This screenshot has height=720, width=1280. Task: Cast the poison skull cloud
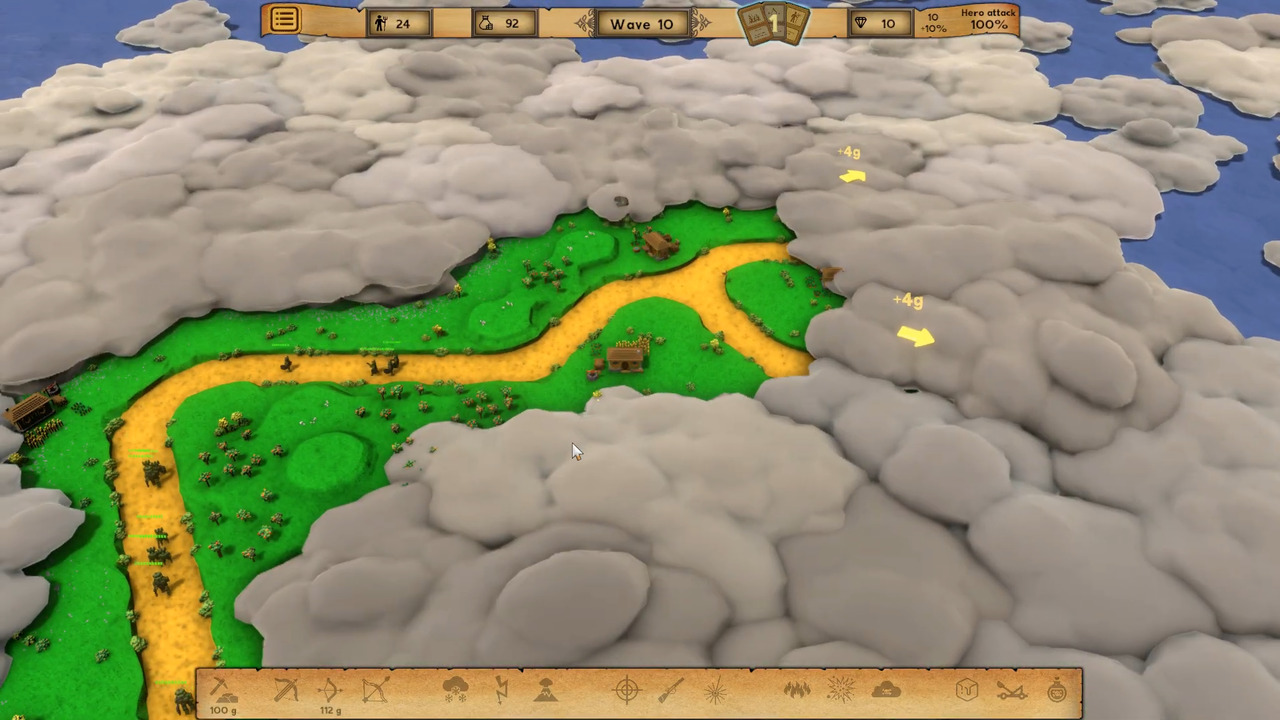click(886, 689)
